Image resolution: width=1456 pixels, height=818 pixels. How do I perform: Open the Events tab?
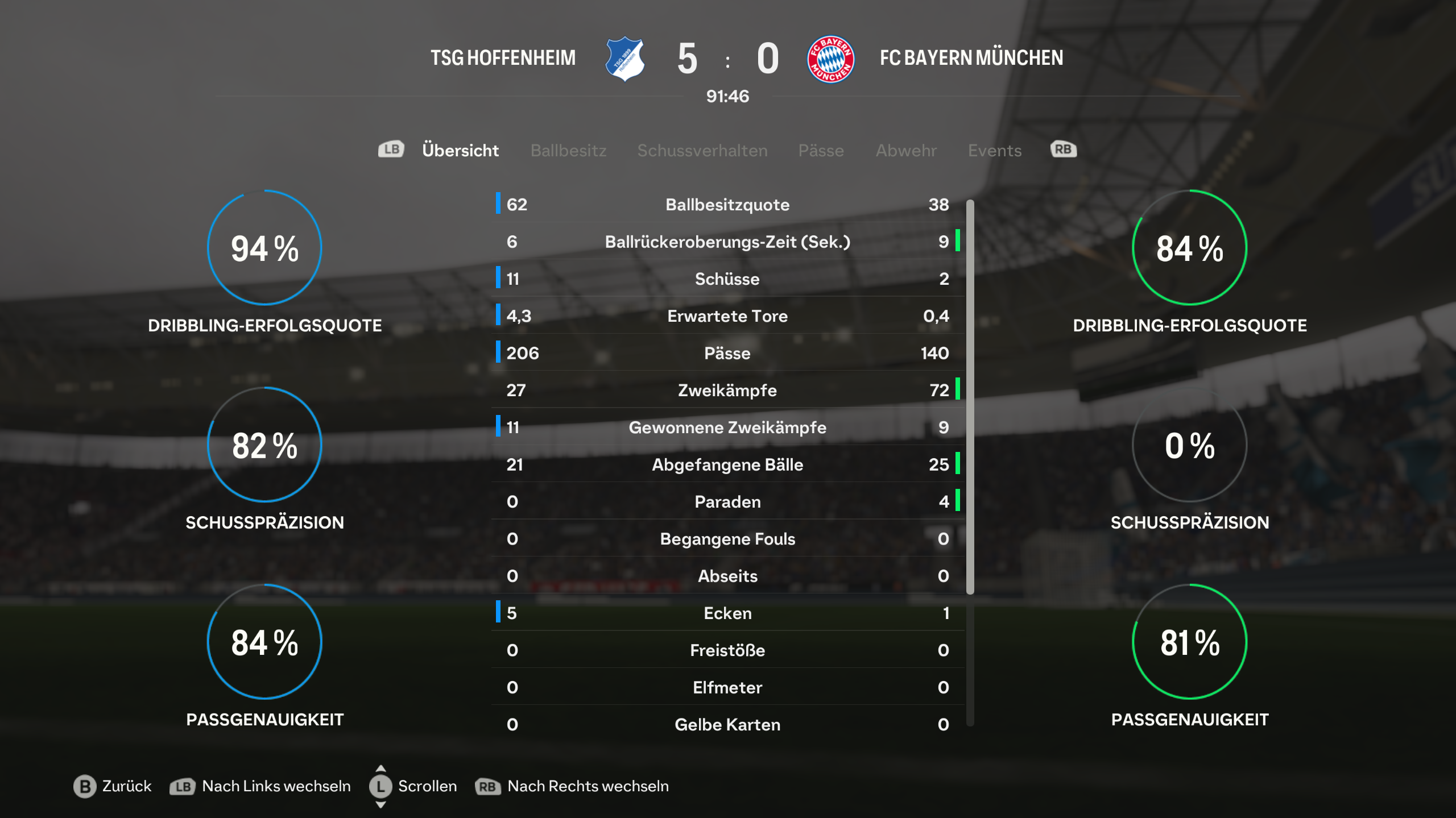click(995, 151)
